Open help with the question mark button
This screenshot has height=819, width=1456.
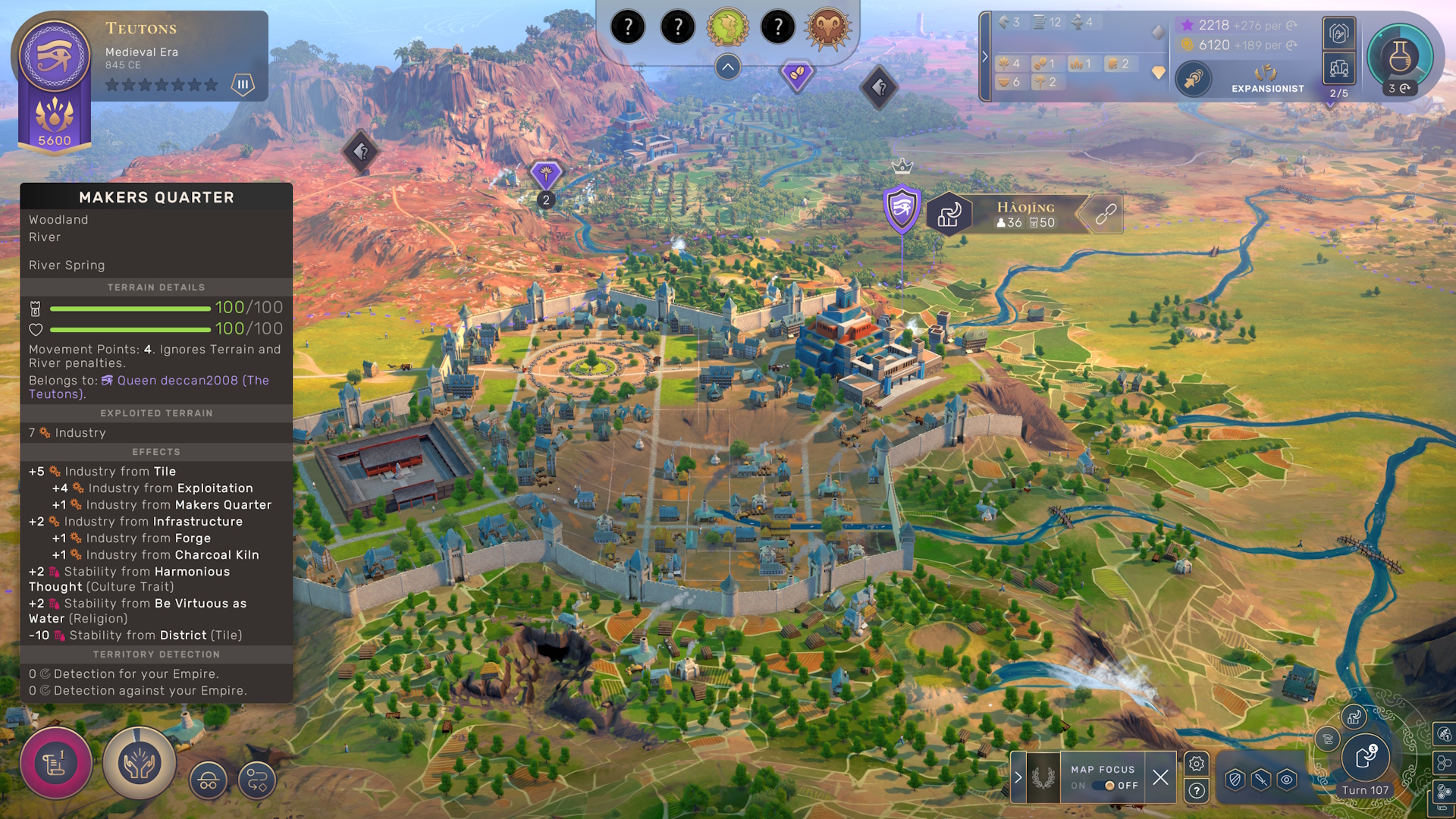(x=1197, y=791)
